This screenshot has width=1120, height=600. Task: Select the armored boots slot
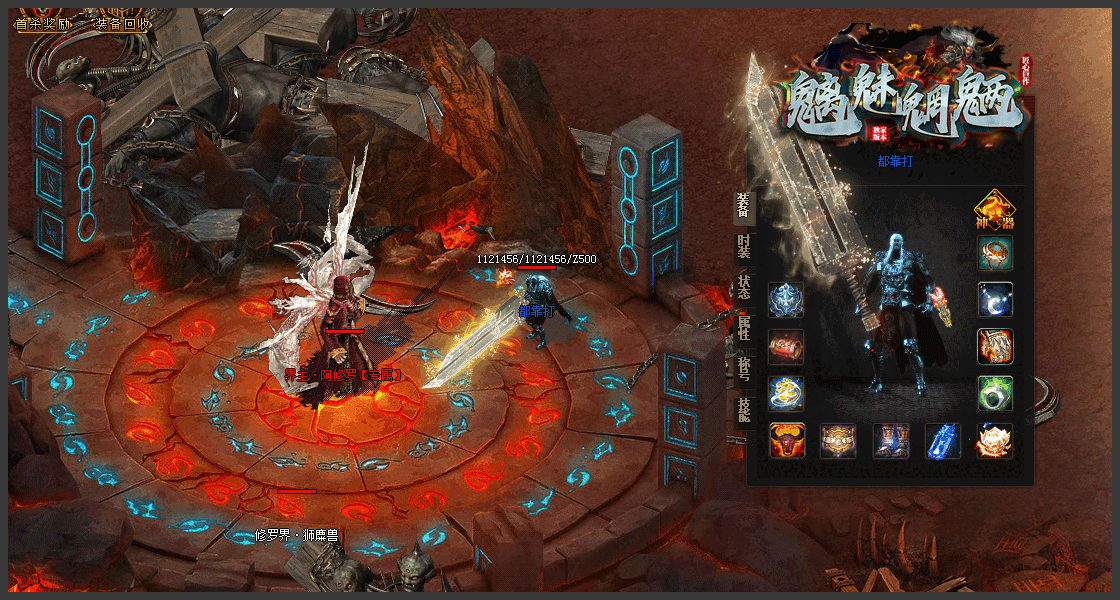(891, 441)
